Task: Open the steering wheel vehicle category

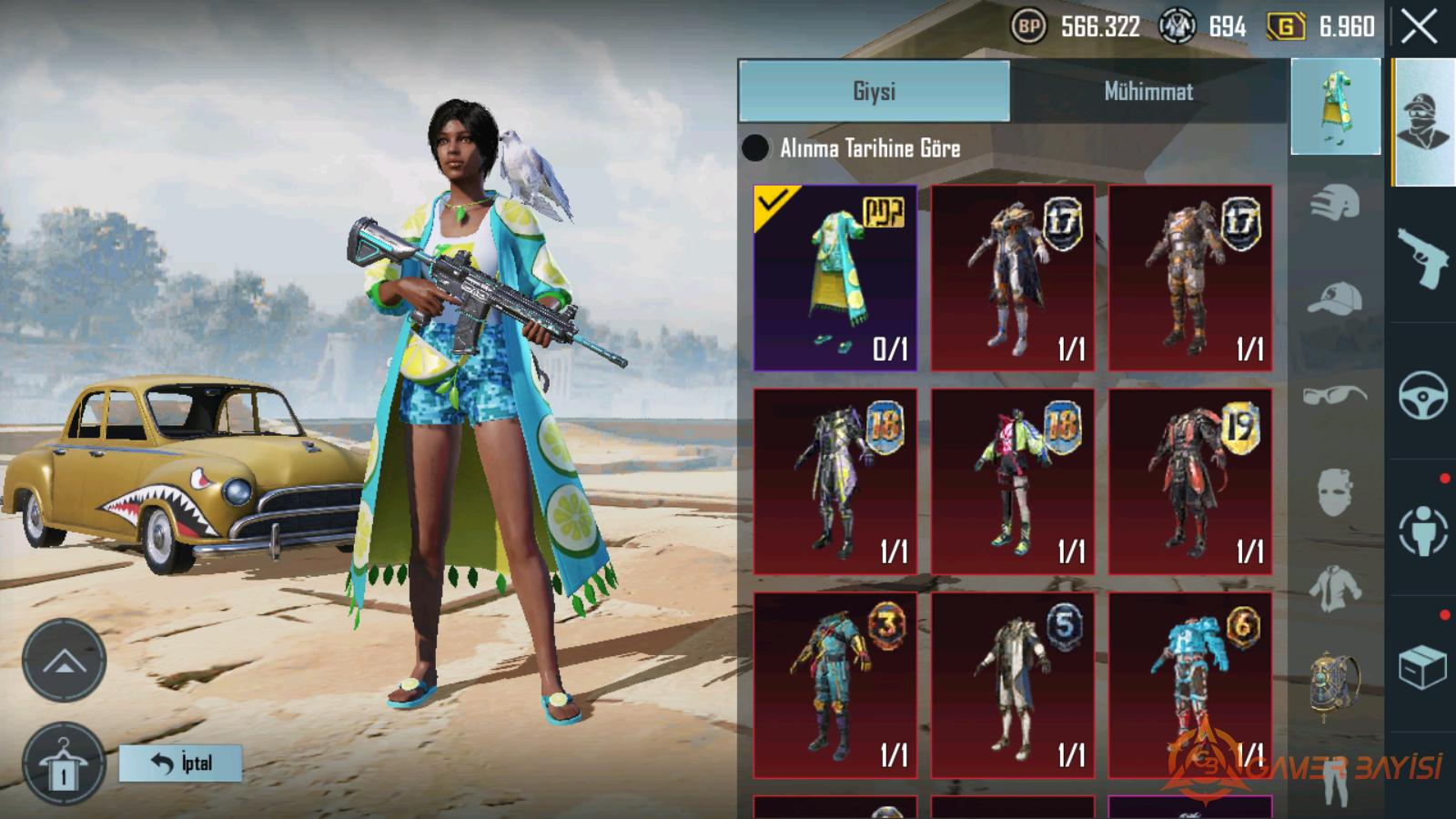Action: coord(1422,394)
